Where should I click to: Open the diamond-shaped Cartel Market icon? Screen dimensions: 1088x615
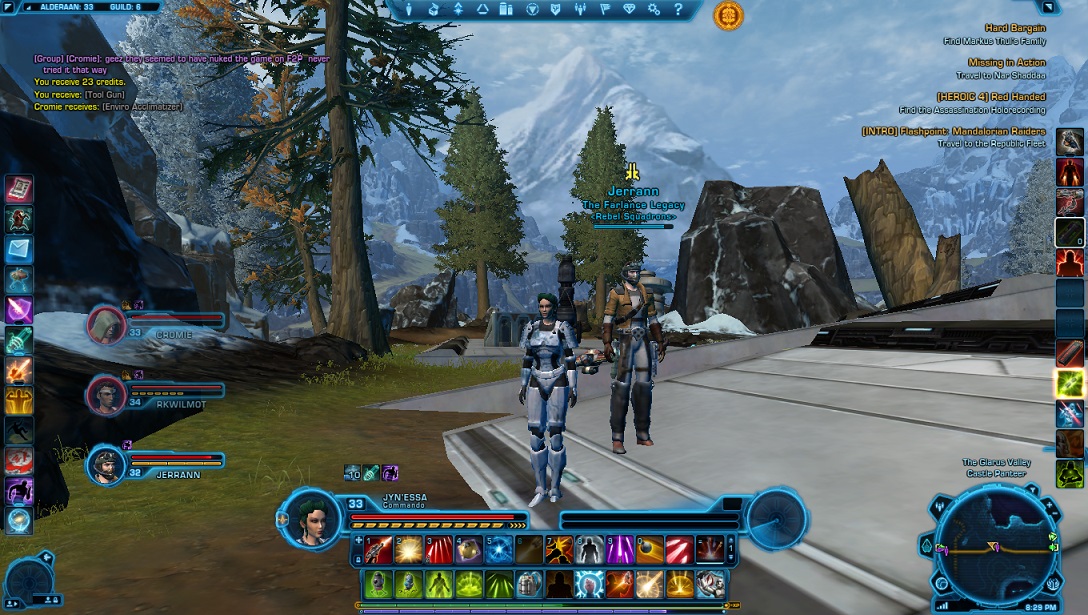click(628, 10)
